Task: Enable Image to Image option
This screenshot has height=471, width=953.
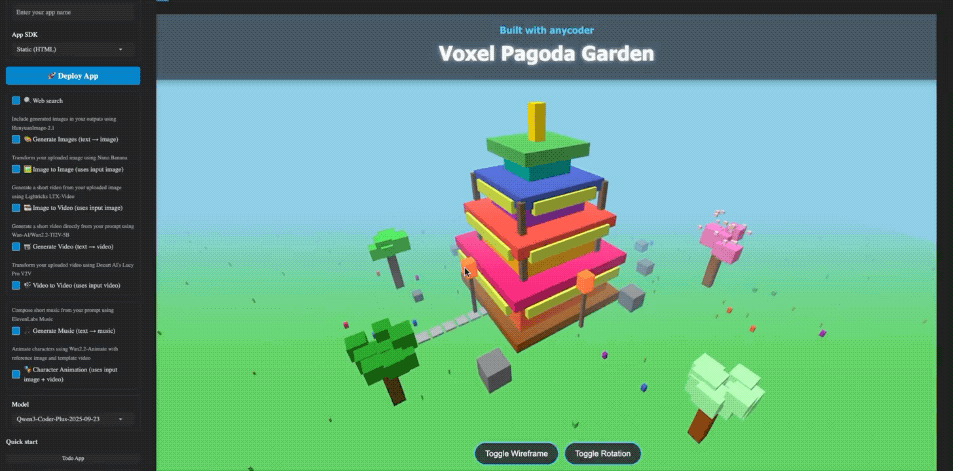Action: click(16, 170)
